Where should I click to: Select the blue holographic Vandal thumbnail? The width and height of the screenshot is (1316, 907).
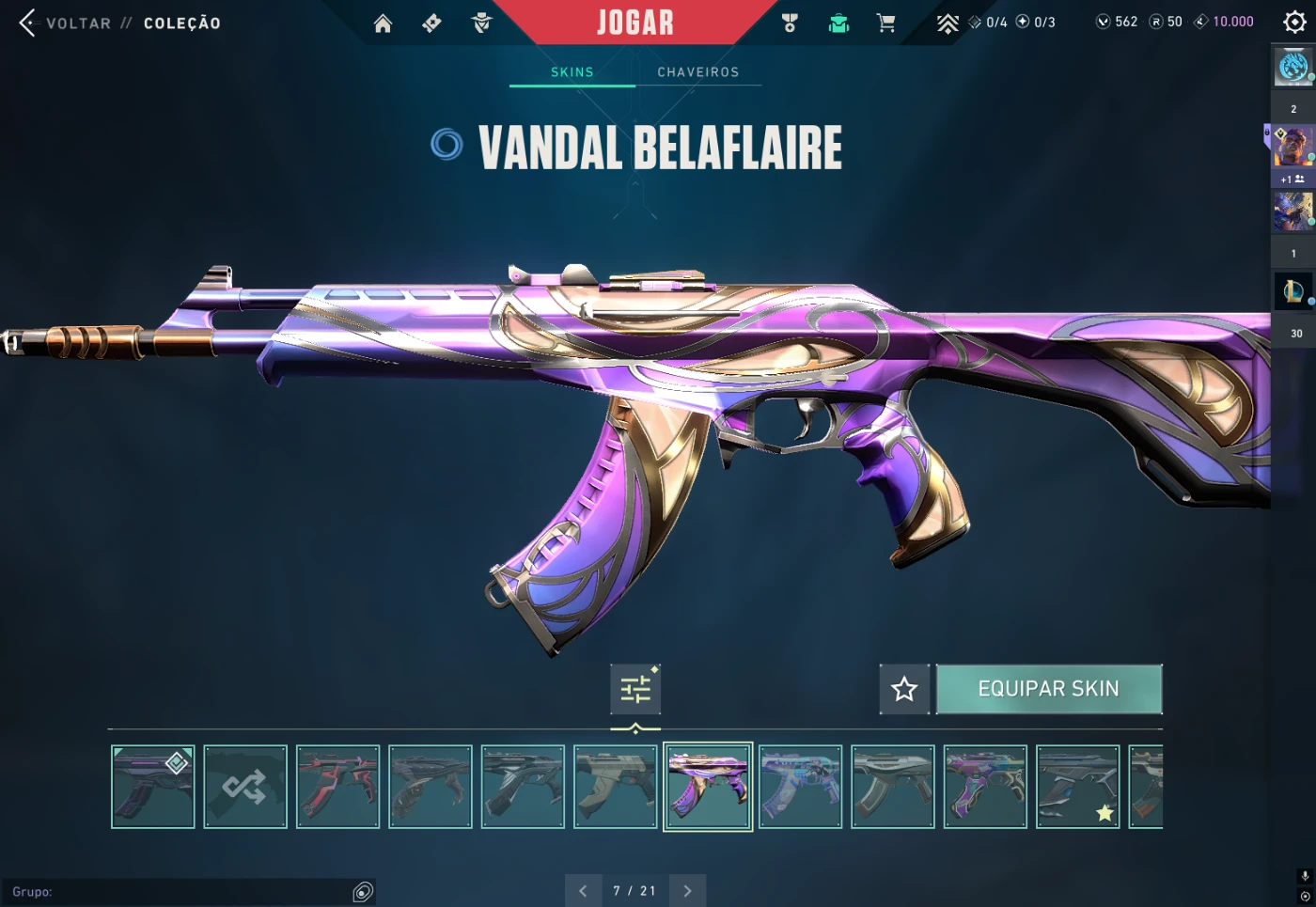pos(800,787)
